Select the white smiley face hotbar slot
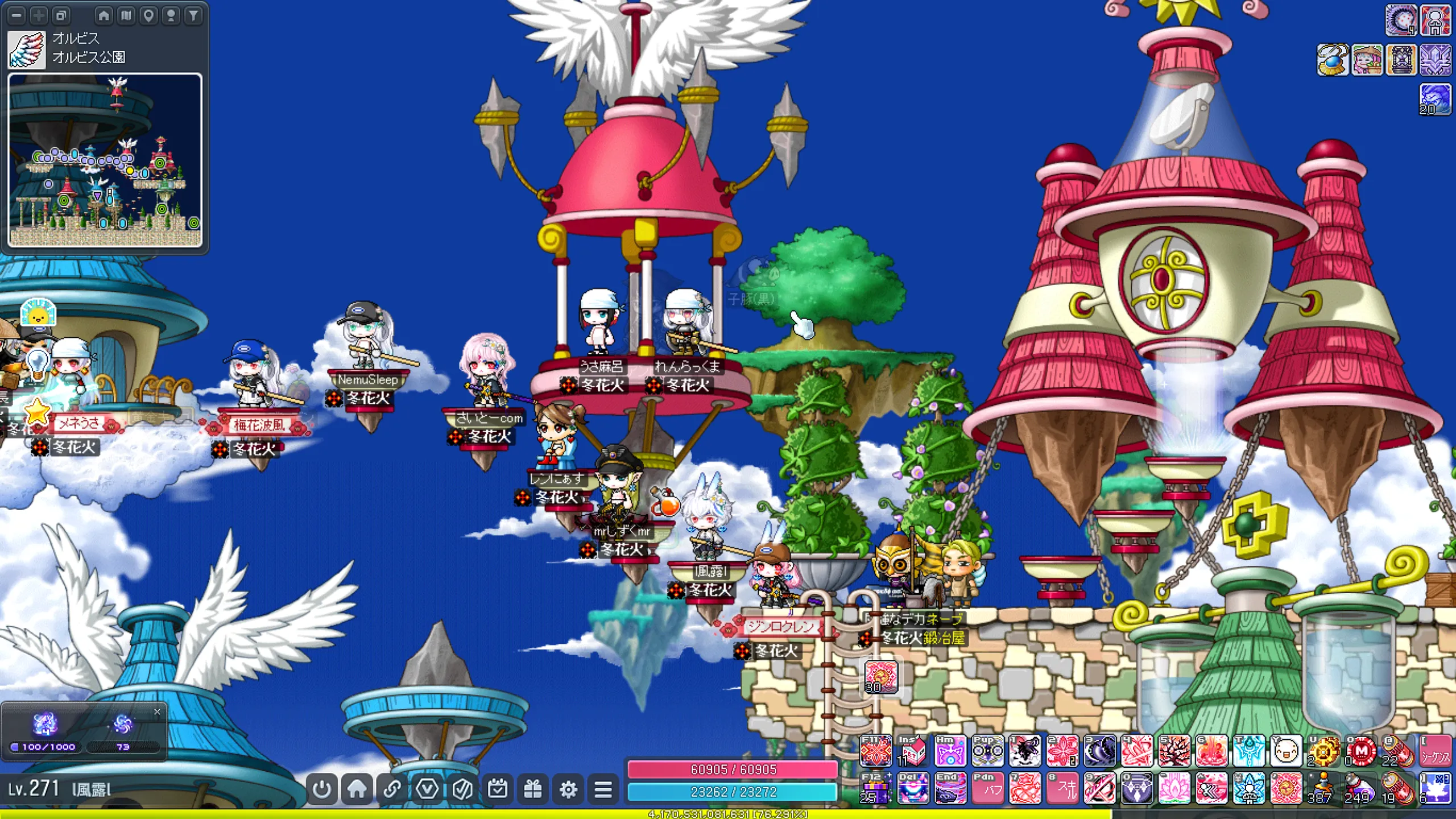The width and height of the screenshot is (1456, 819). click(x=1285, y=751)
